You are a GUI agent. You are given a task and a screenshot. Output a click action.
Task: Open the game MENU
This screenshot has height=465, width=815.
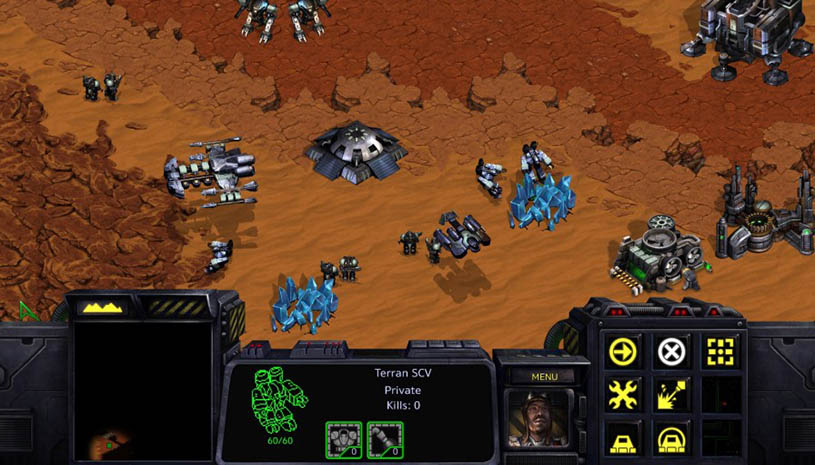click(x=544, y=377)
